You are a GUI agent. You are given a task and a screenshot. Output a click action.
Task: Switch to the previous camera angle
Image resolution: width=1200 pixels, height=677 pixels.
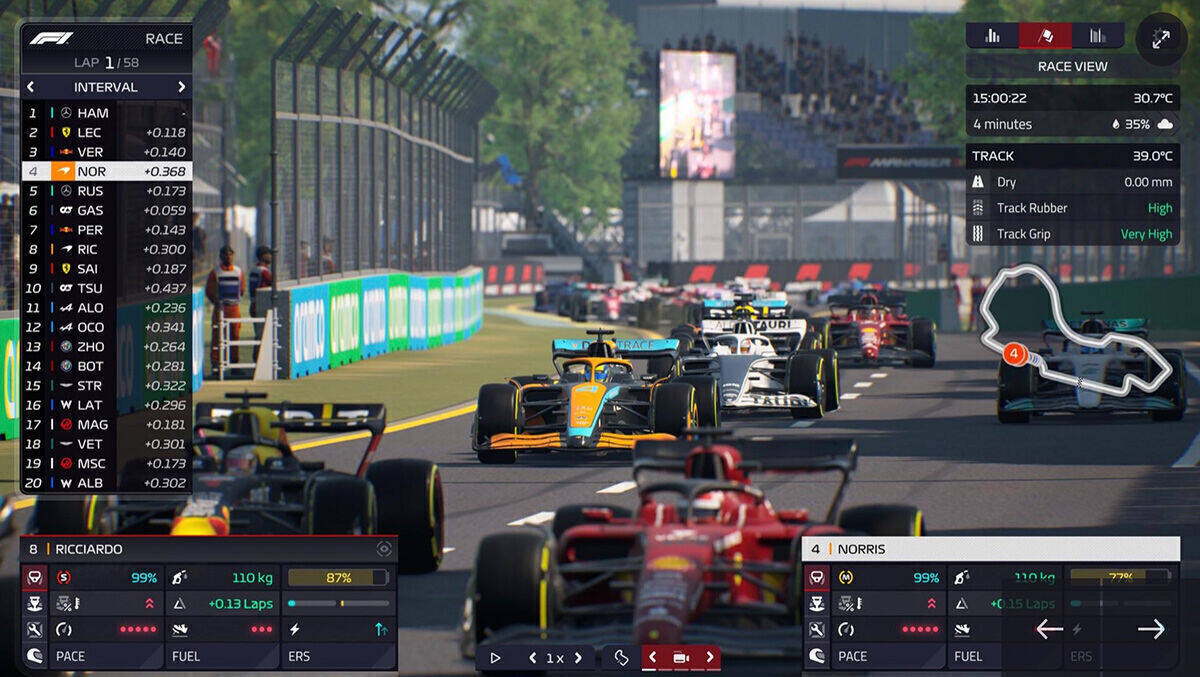pos(653,657)
